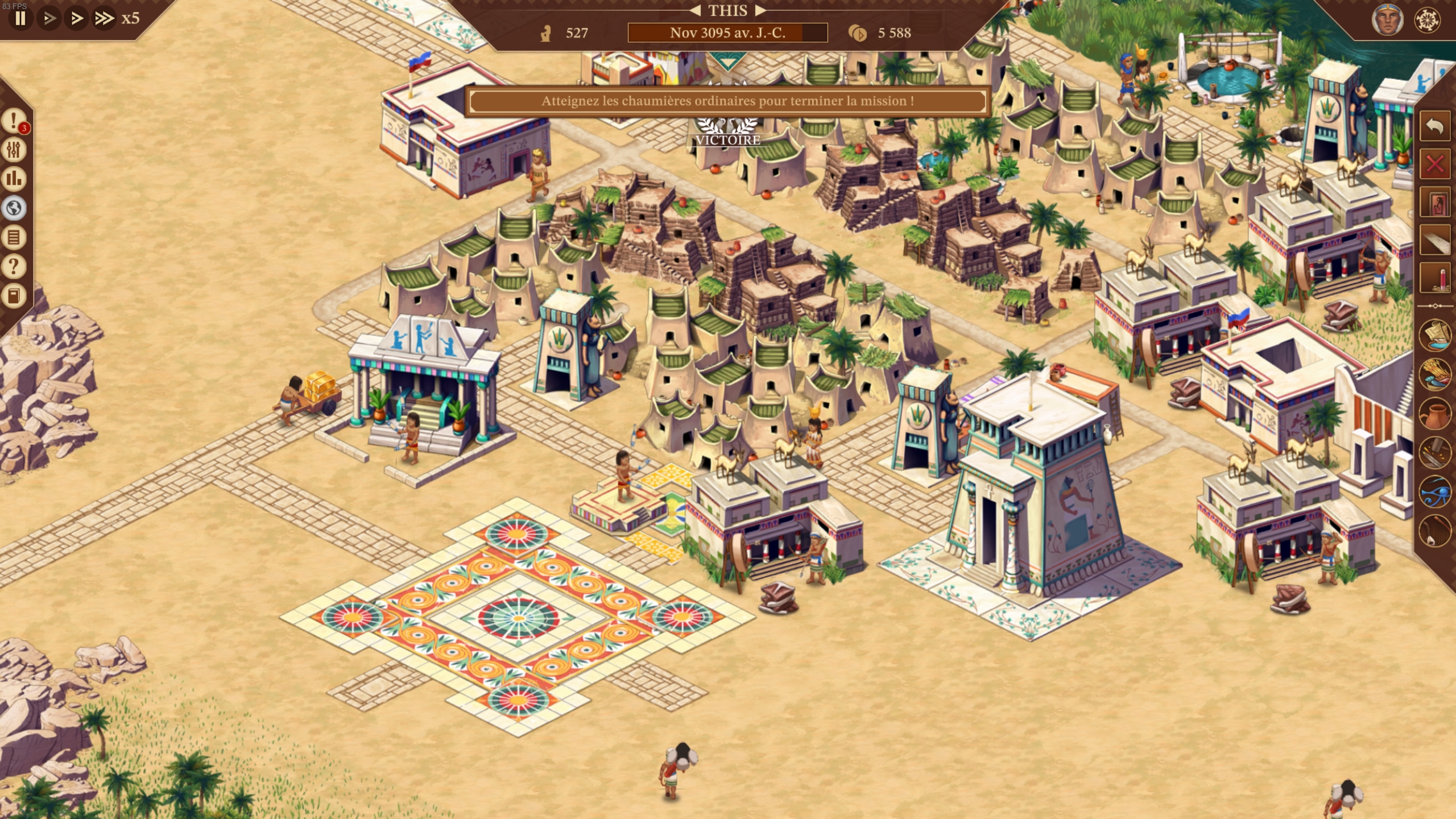The width and height of the screenshot is (1456, 819).
Task: Choose the normal speed arrow button
Action: pyautogui.click(x=76, y=18)
